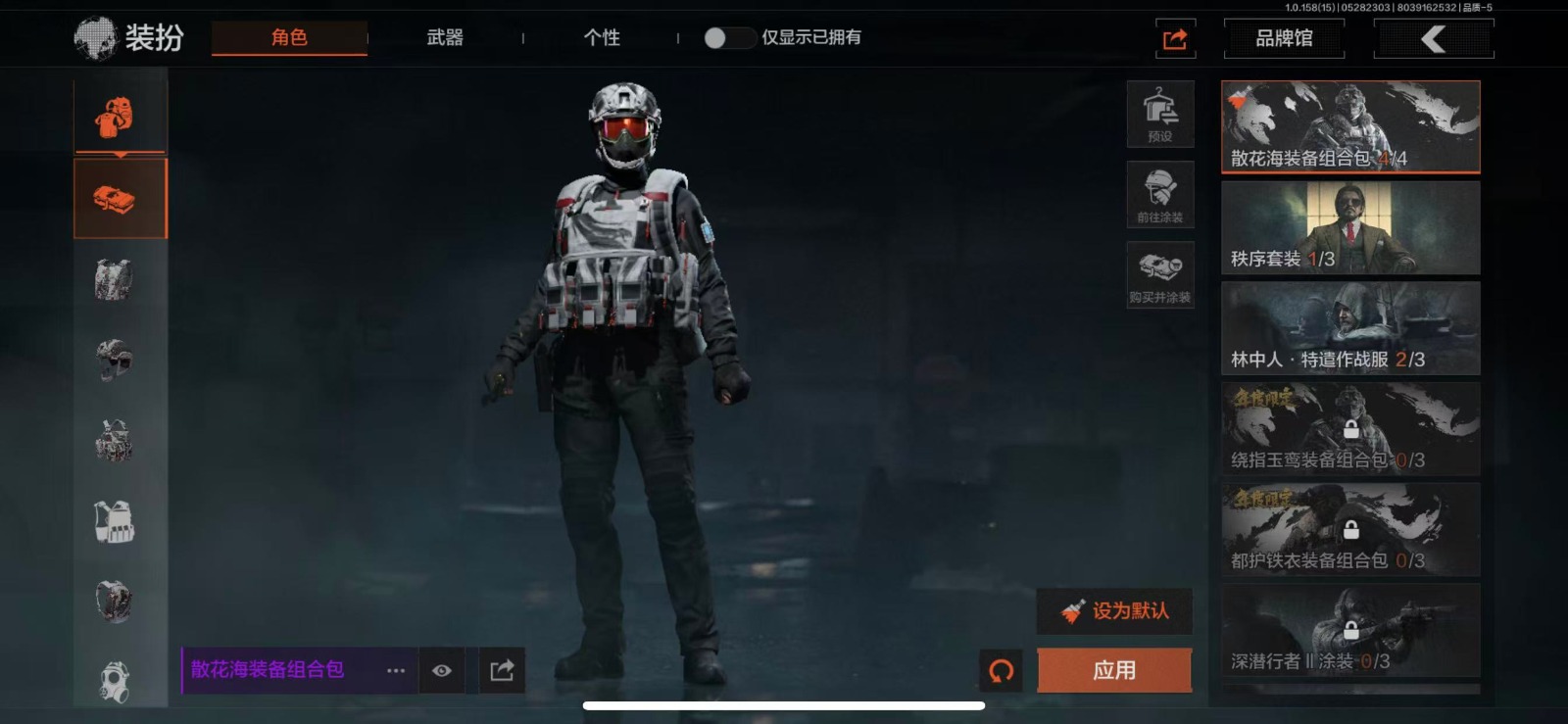This screenshot has width=1568, height=724.
Task: Select the 个性 tab
Action: [602, 38]
